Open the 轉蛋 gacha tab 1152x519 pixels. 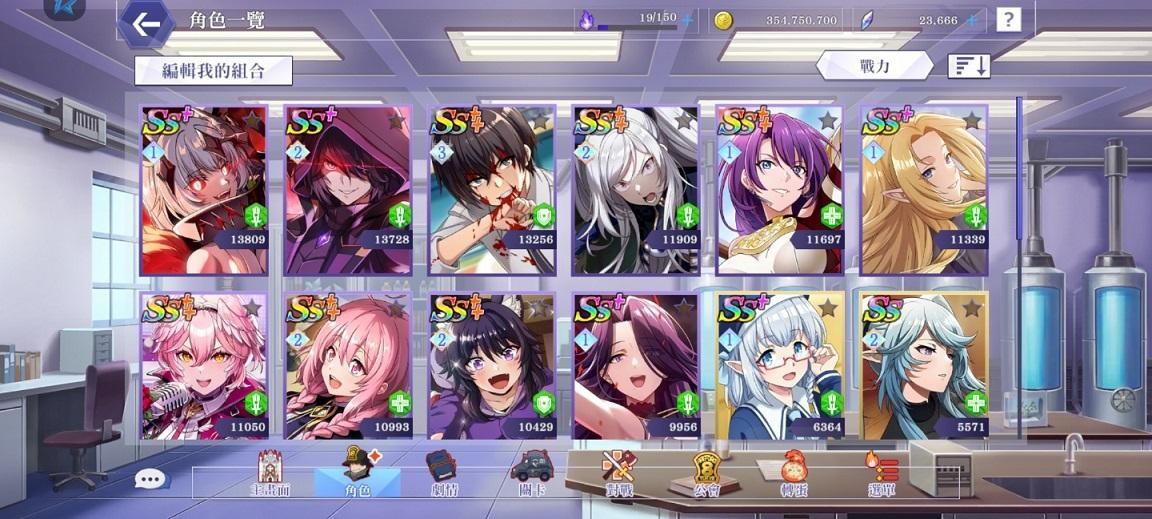click(x=797, y=474)
